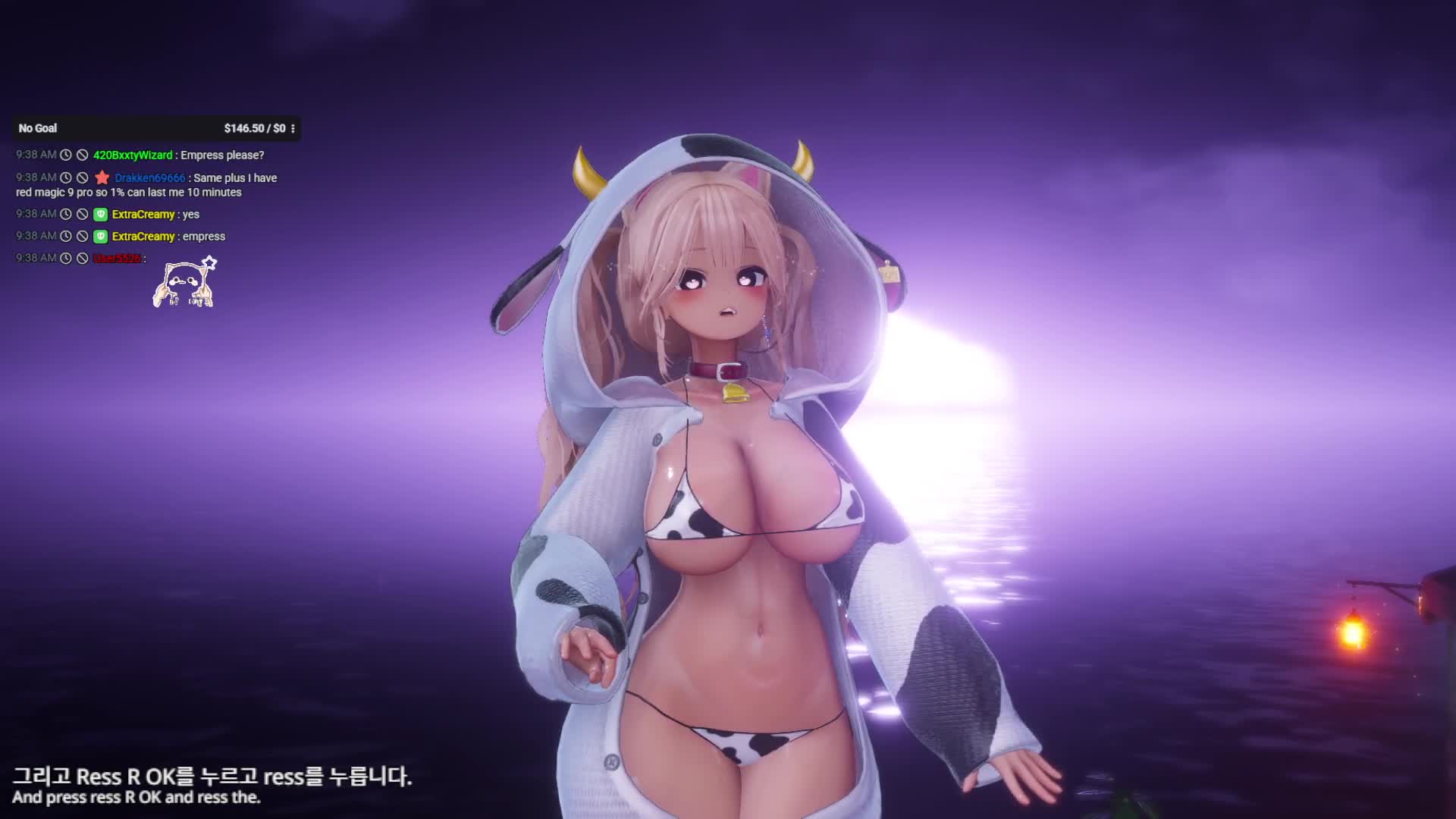
Task: Toggle the block status for ExtraCreamy
Action: (83, 214)
